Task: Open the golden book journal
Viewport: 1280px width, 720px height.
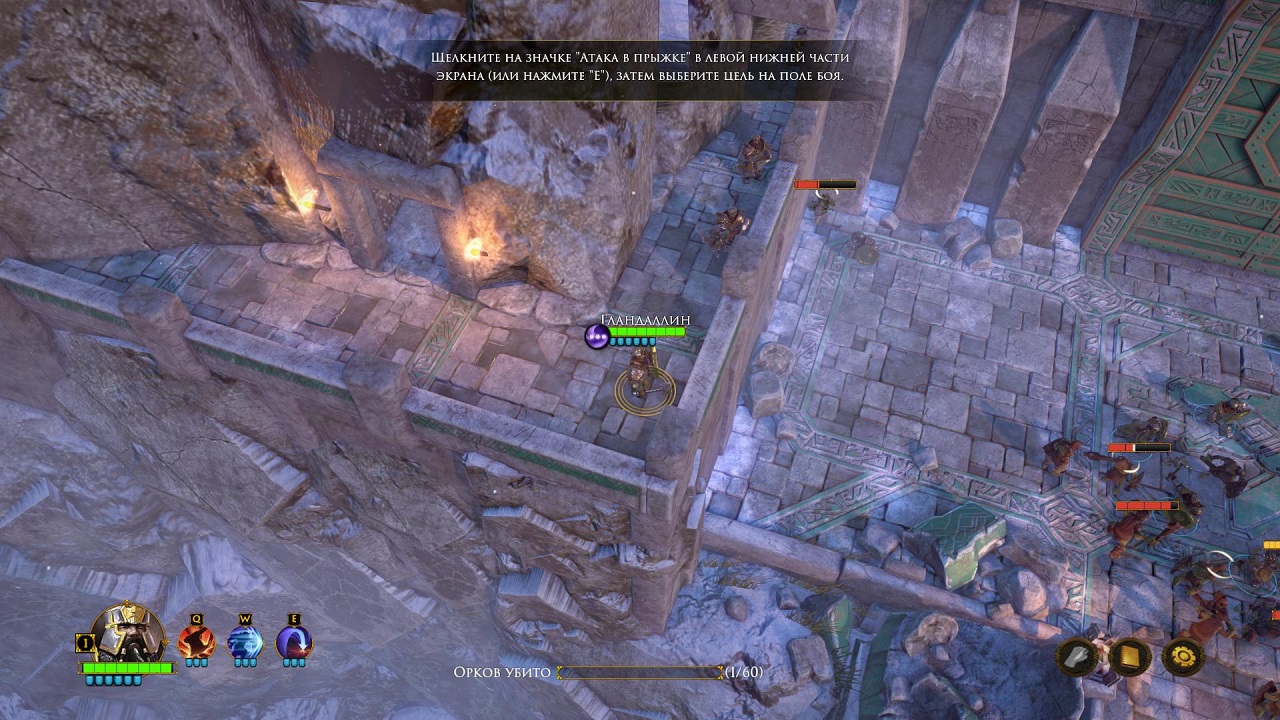Action: 1130,657
